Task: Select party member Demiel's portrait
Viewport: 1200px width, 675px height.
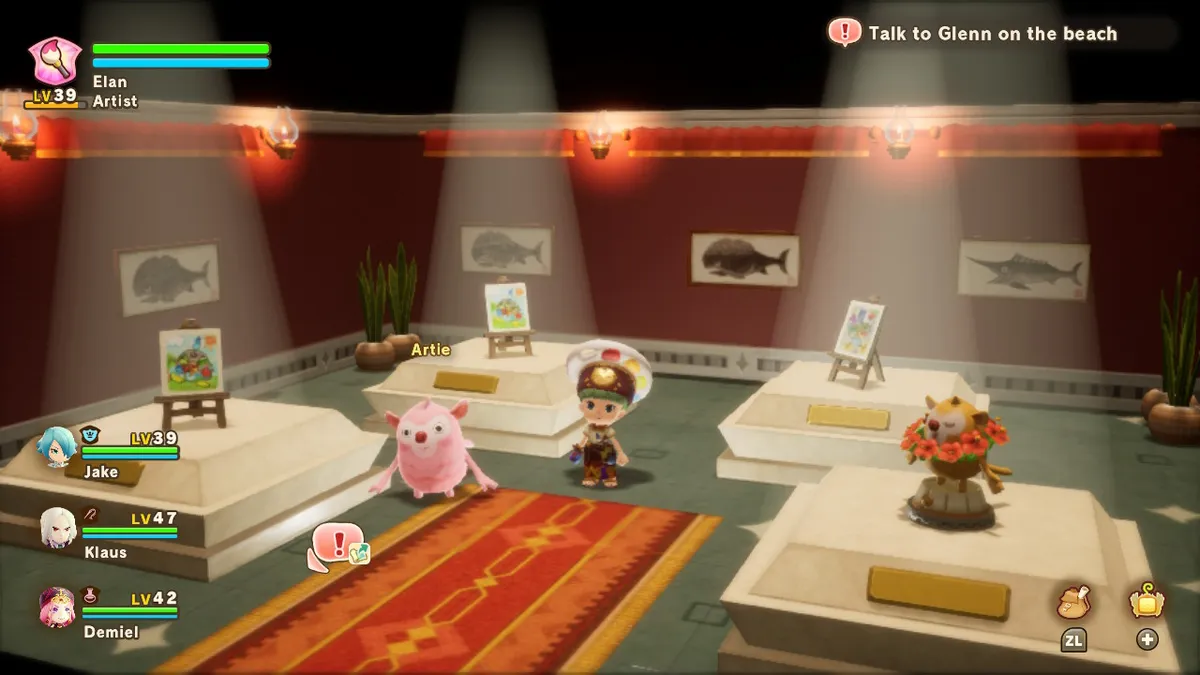Action: 58,607
